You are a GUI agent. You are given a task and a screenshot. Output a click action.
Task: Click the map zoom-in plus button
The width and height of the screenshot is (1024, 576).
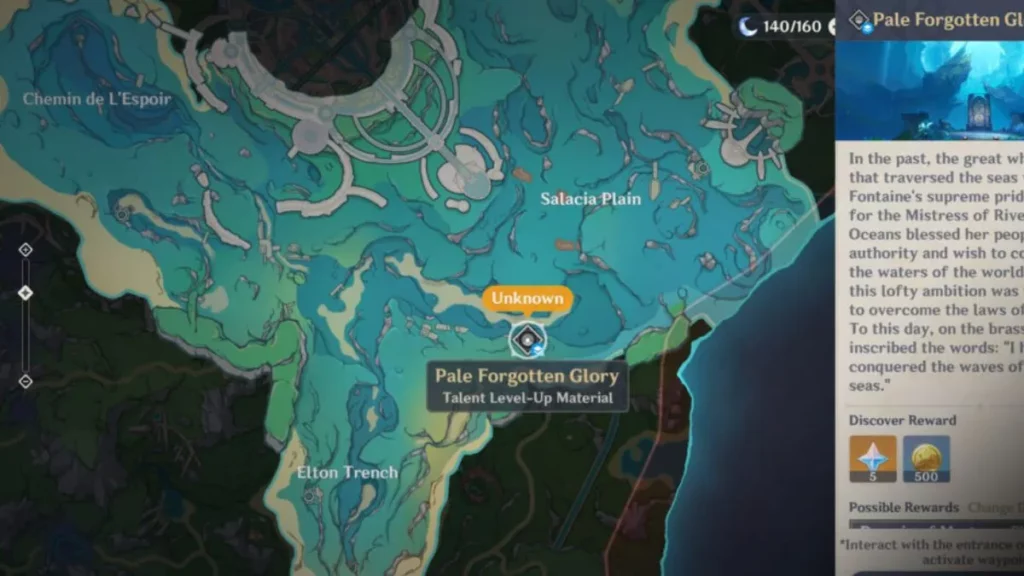click(x=26, y=250)
